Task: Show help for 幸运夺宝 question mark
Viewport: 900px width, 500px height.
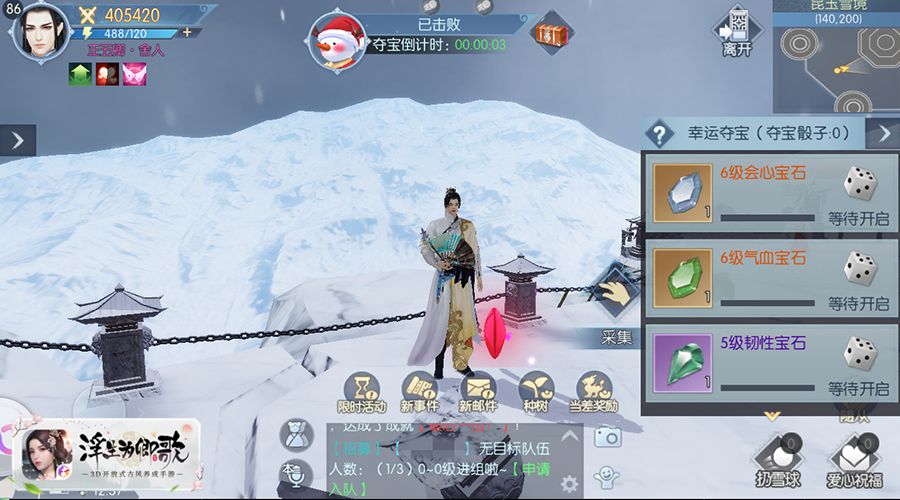Action: [x=660, y=132]
